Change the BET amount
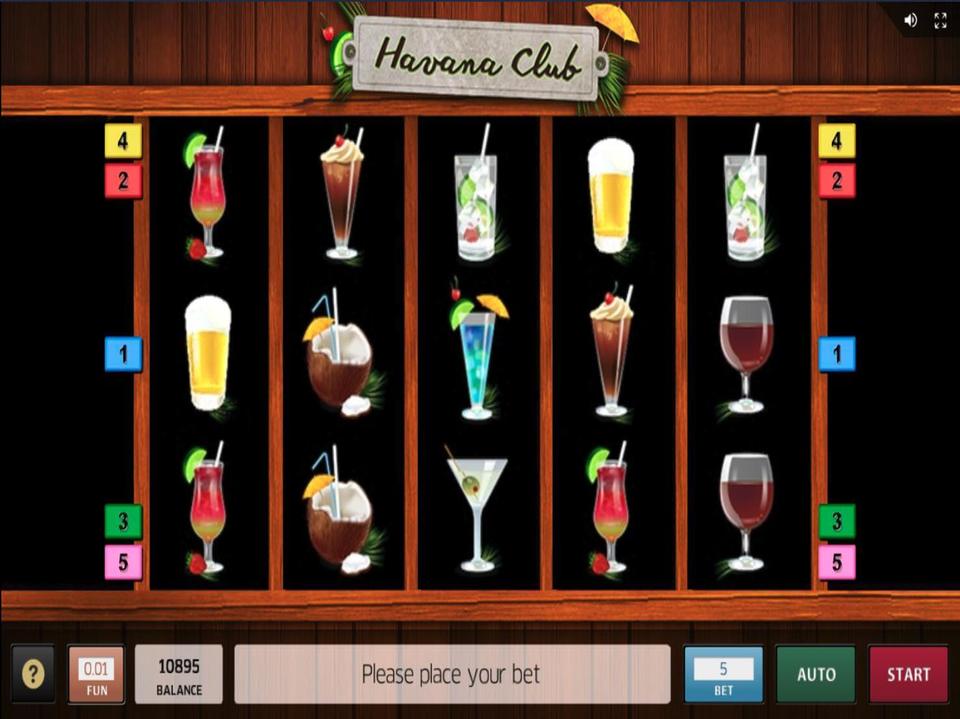960x719 pixels. (x=723, y=674)
